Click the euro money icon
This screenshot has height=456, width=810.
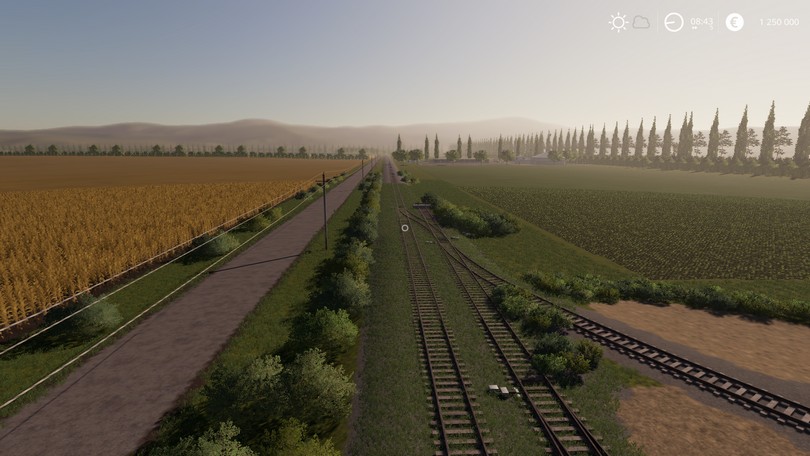click(x=734, y=22)
